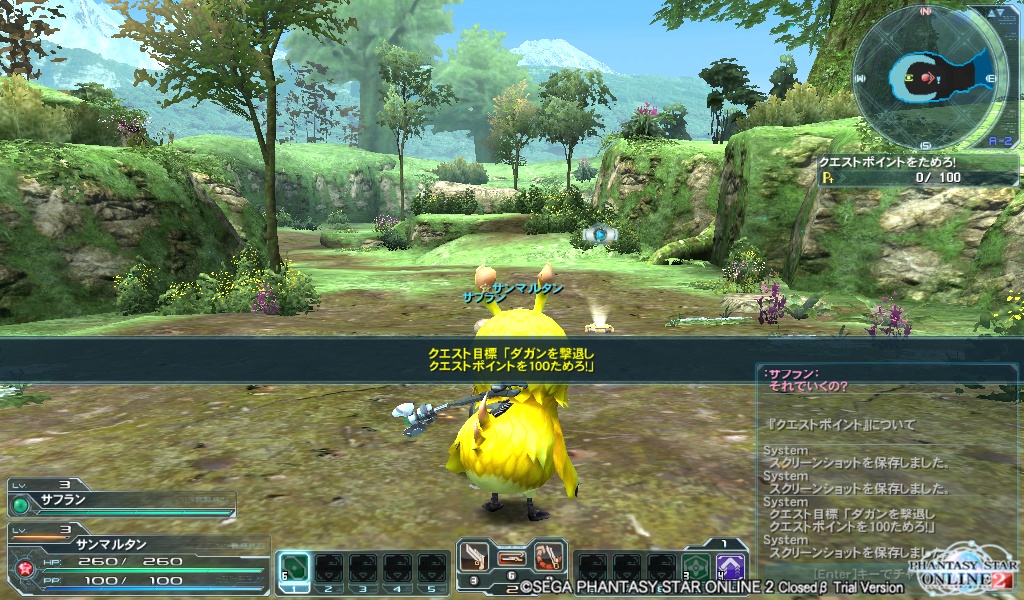
Task: Select the middle rifle weapon palette icon
Action: point(512,556)
